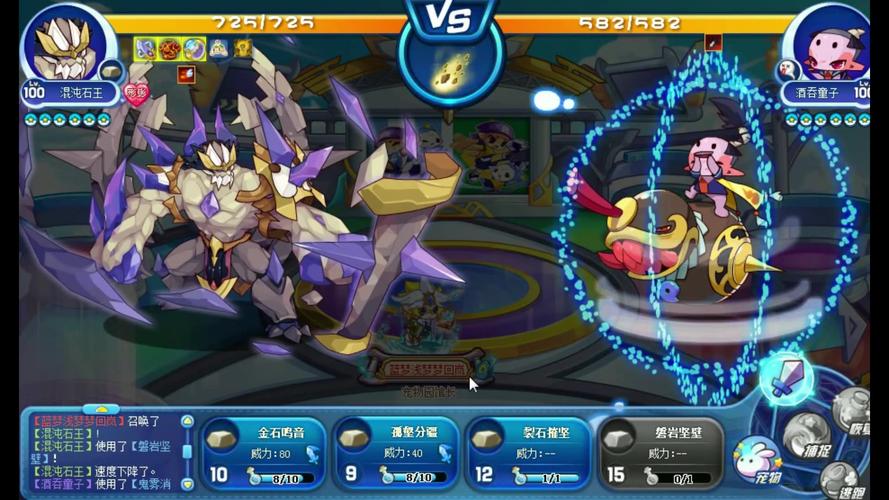
Task: Open the 宠物 pet switch menu
Action: [x=757, y=461]
